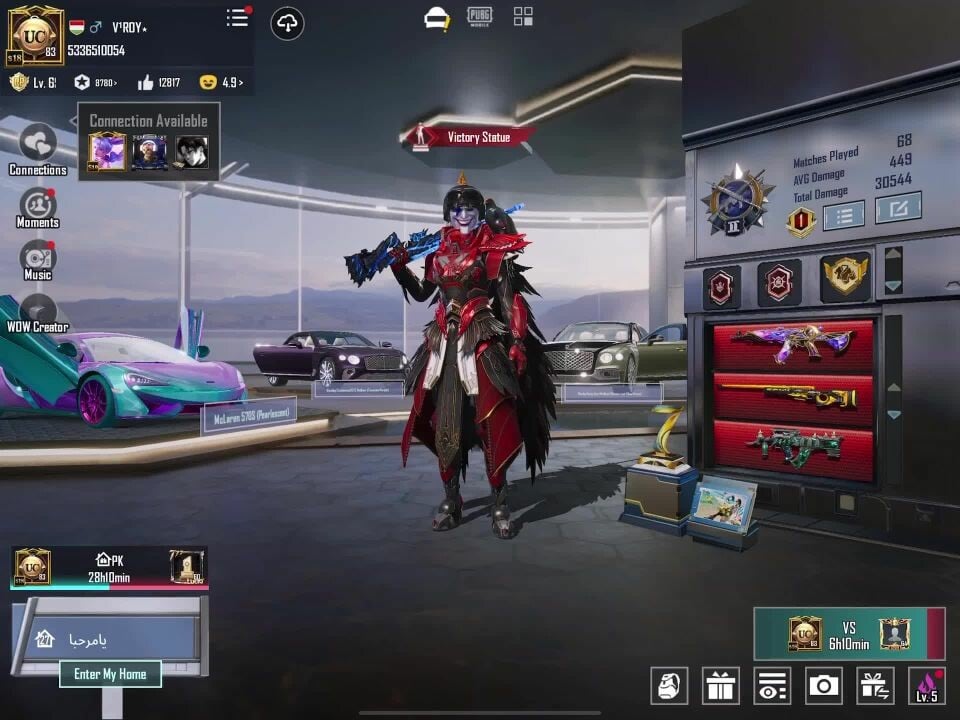Viewport: 960px width, 720px height.
Task: Open the helmet icon with exclamation mark
Action: coord(437,18)
